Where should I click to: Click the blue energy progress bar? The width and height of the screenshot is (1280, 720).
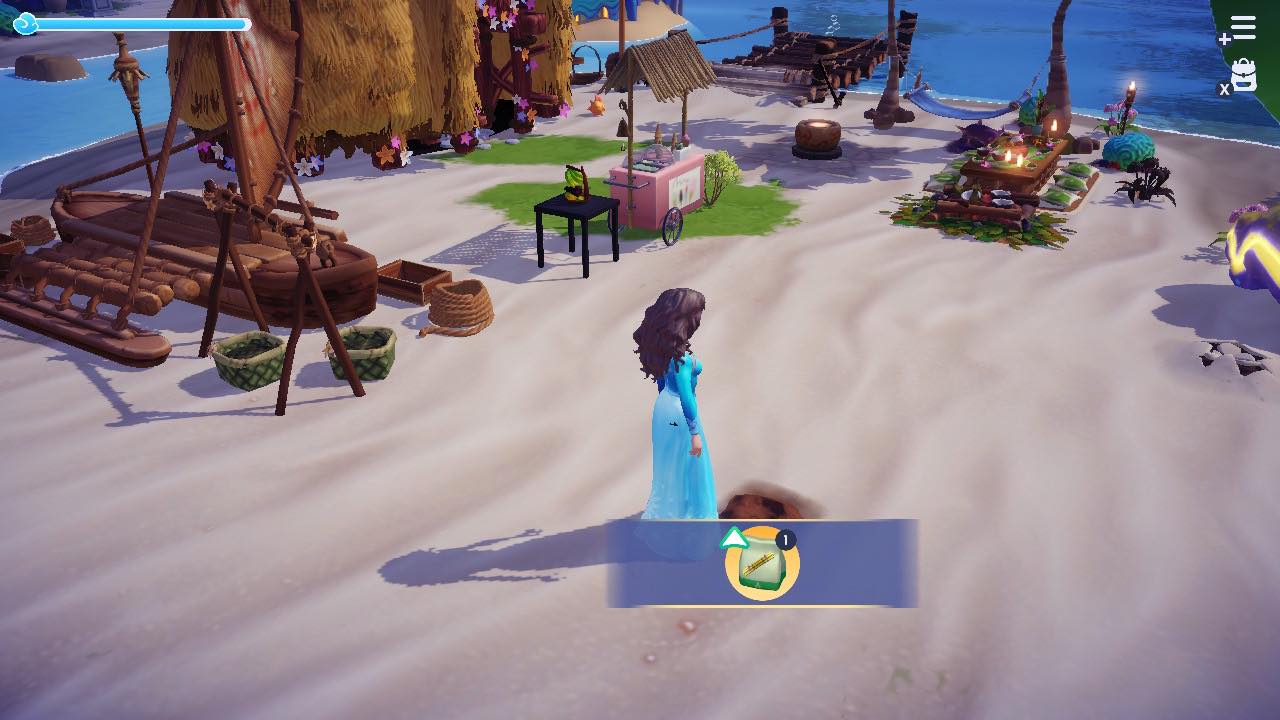tap(145, 24)
